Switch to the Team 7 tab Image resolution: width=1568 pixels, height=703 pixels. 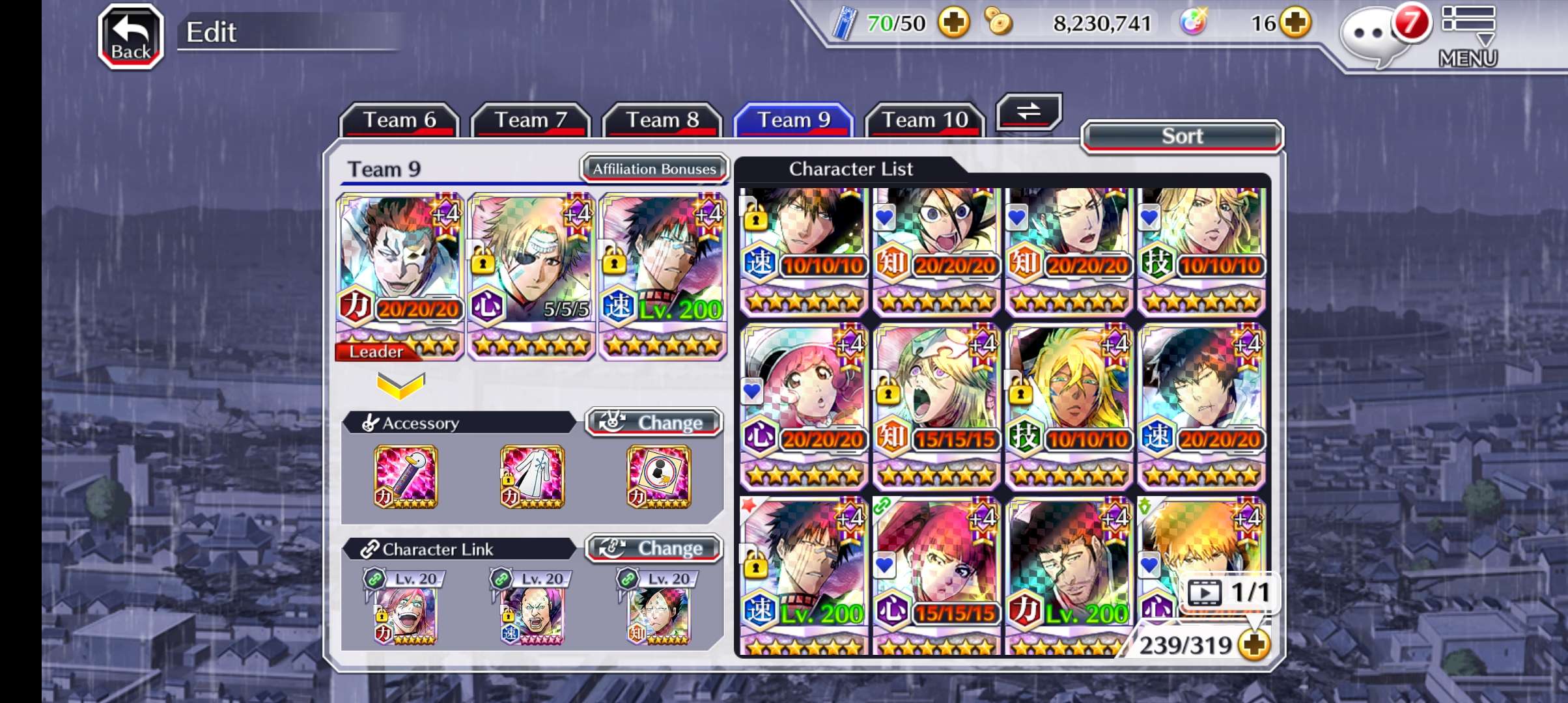[531, 120]
